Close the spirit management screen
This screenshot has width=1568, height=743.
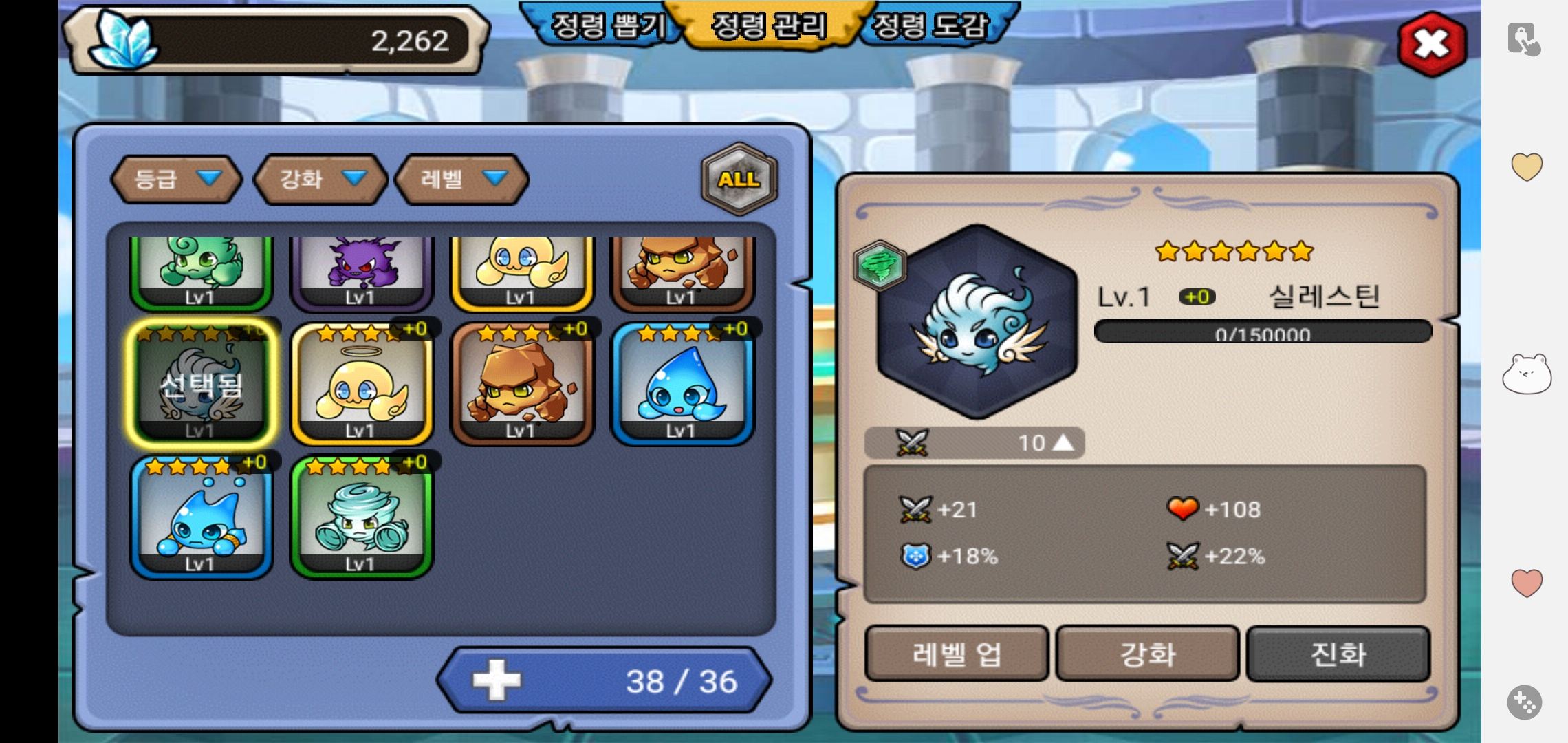tap(1432, 45)
